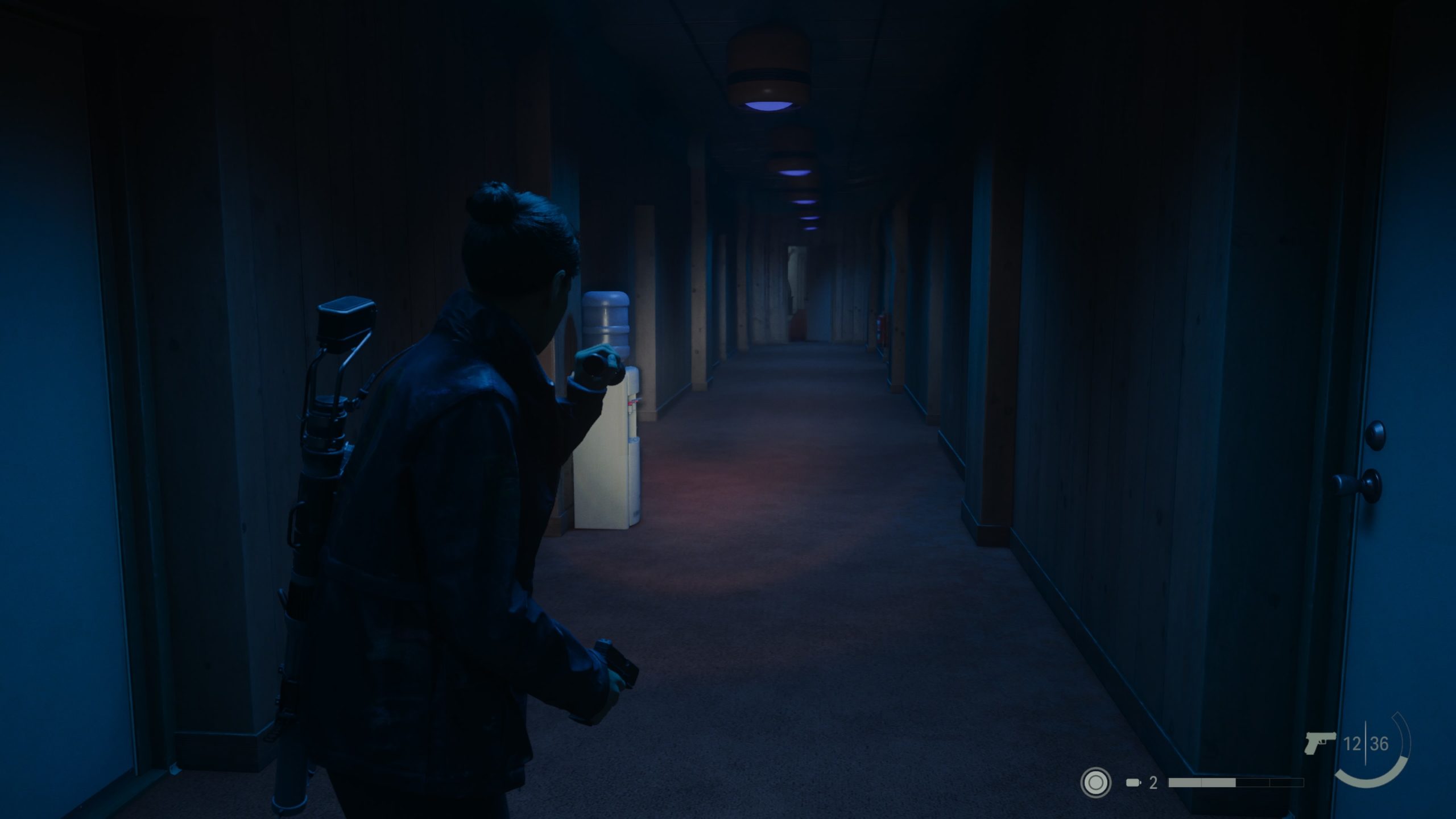The image size is (1456, 819).
Task: Click the pistol weapon icon
Action: [1320, 743]
